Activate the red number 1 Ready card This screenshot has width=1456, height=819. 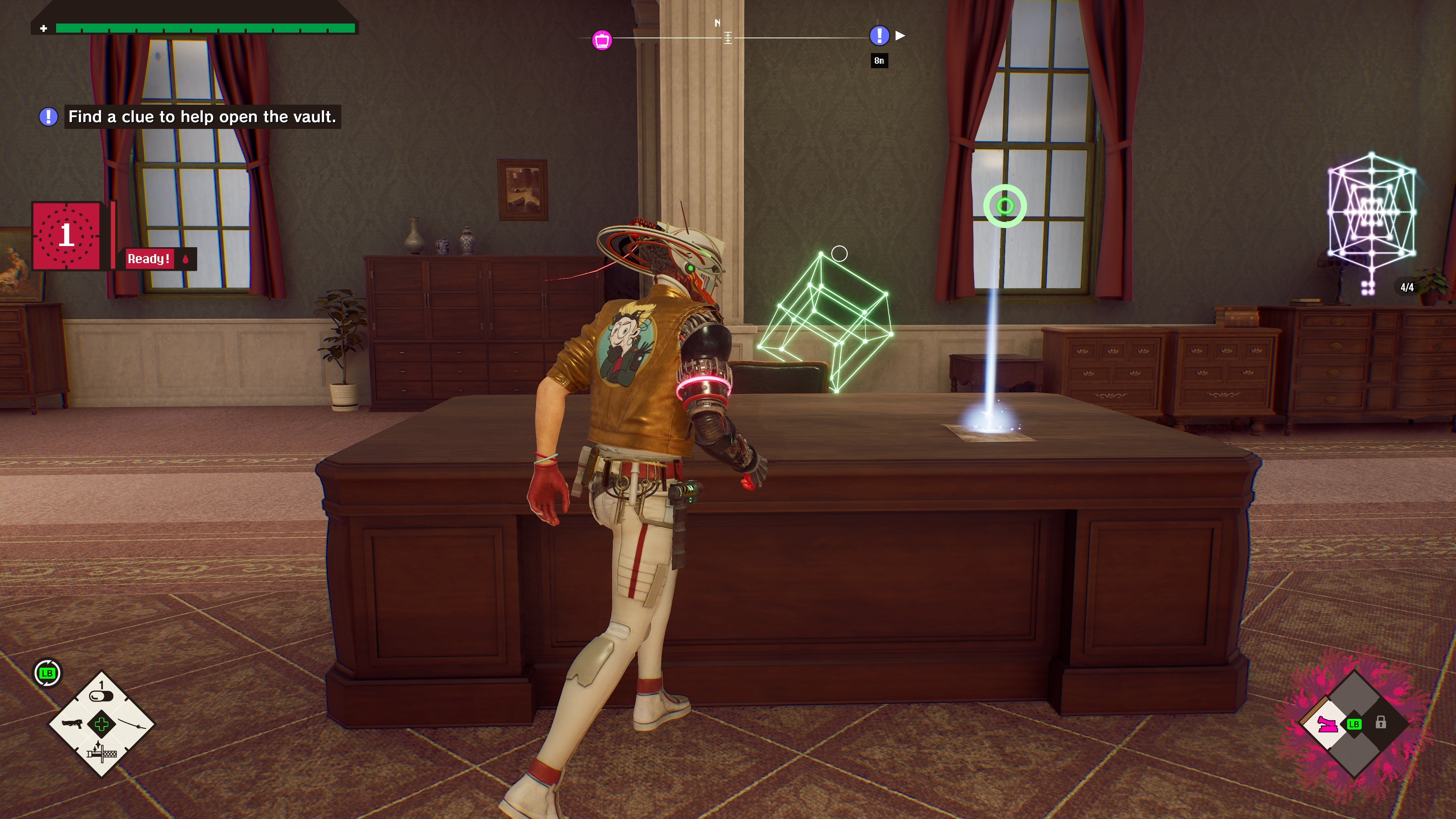click(x=67, y=235)
